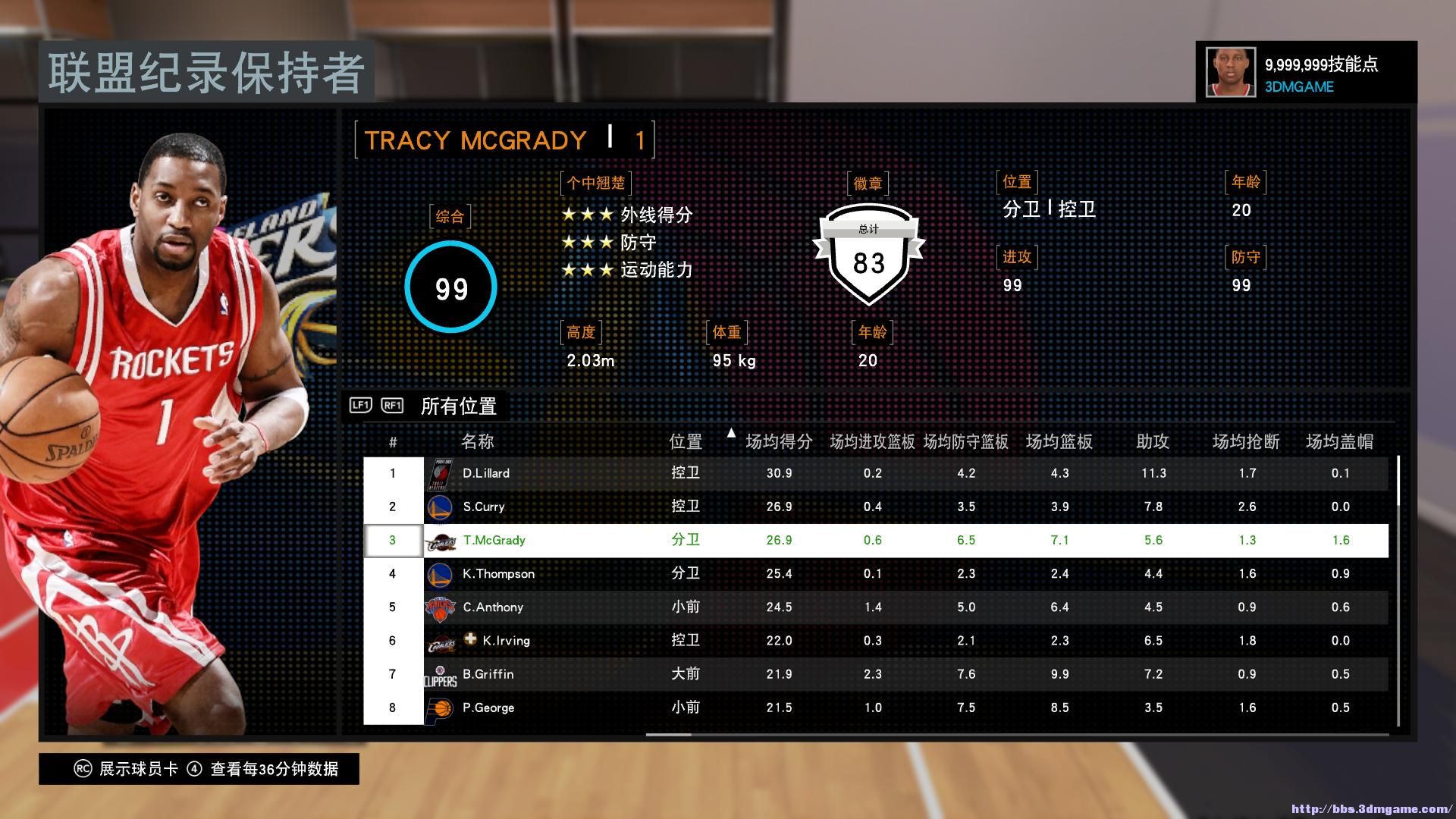Sort by the 场均篮板 column header
1456x819 pixels.
(1059, 441)
